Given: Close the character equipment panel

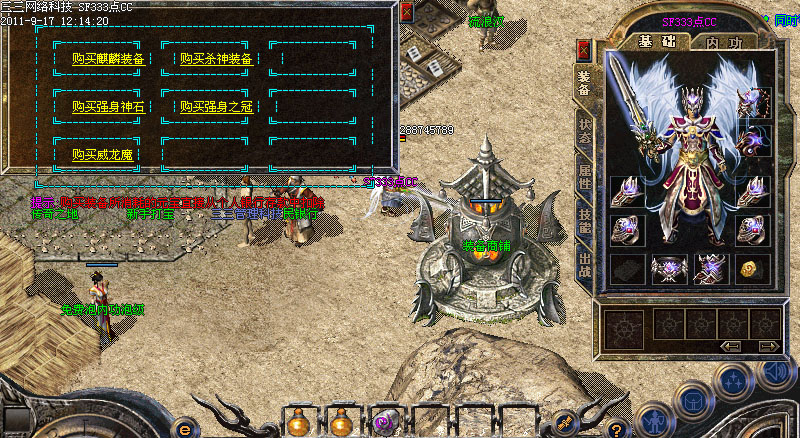Looking at the screenshot, I should tap(584, 50).
